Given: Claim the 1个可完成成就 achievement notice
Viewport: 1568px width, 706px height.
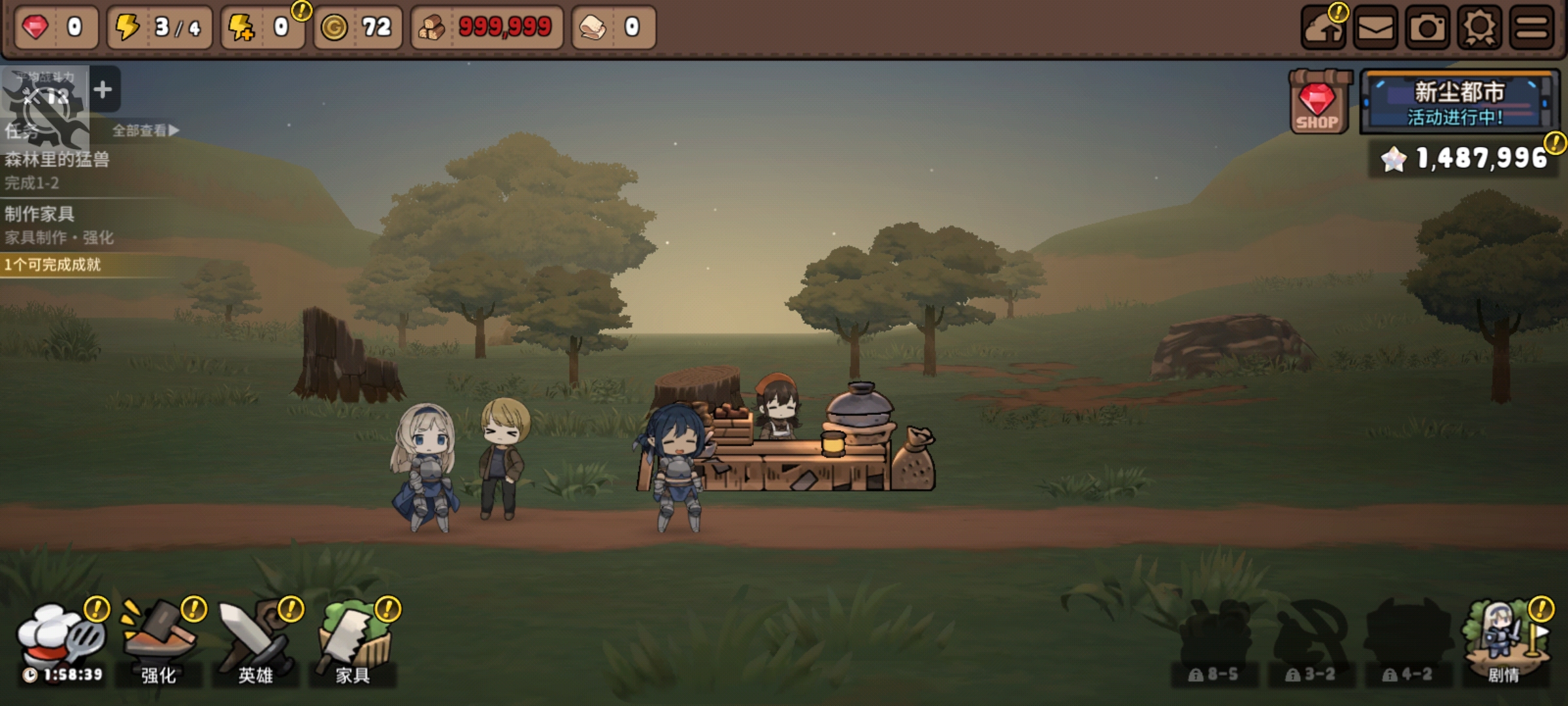Looking at the screenshot, I should 54,265.
